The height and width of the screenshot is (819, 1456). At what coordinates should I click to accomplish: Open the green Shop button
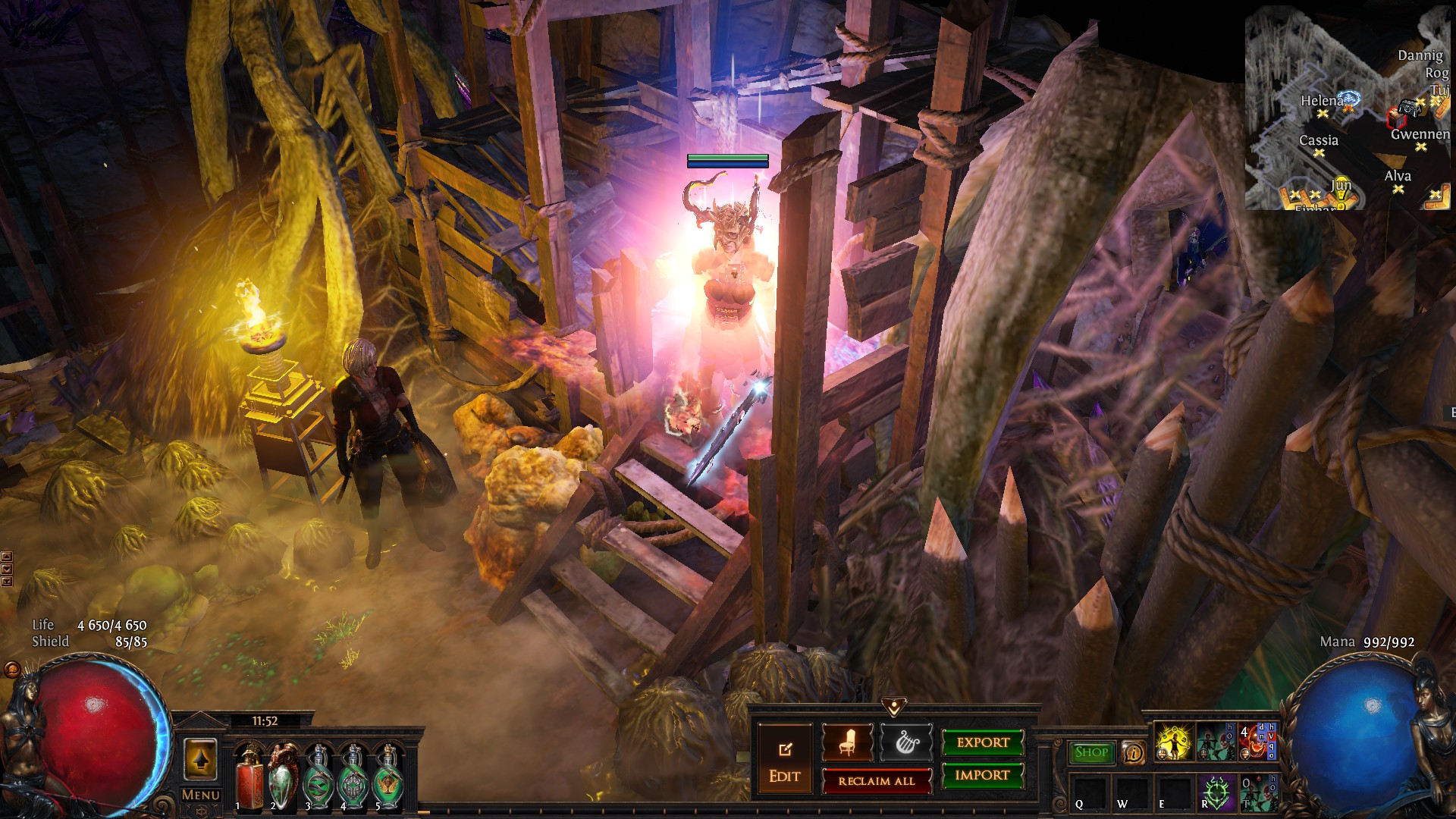[1091, 752]
